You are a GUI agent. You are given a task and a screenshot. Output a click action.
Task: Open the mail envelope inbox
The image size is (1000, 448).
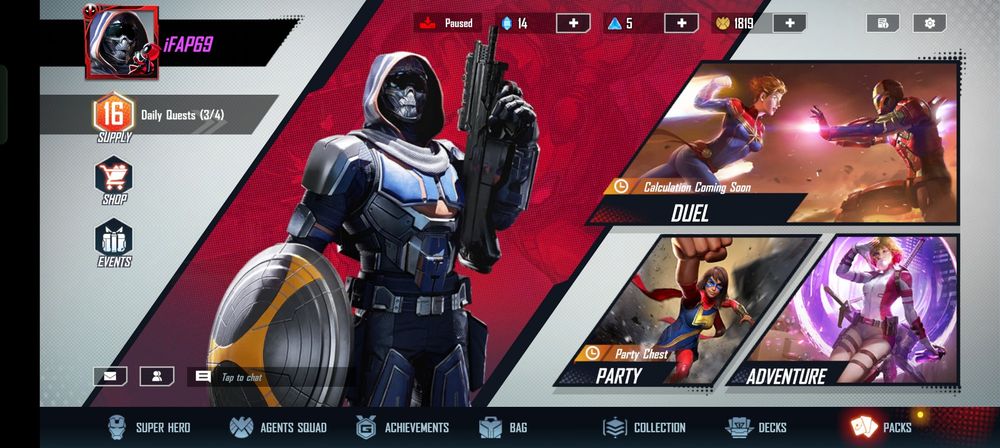pos(110,376)
